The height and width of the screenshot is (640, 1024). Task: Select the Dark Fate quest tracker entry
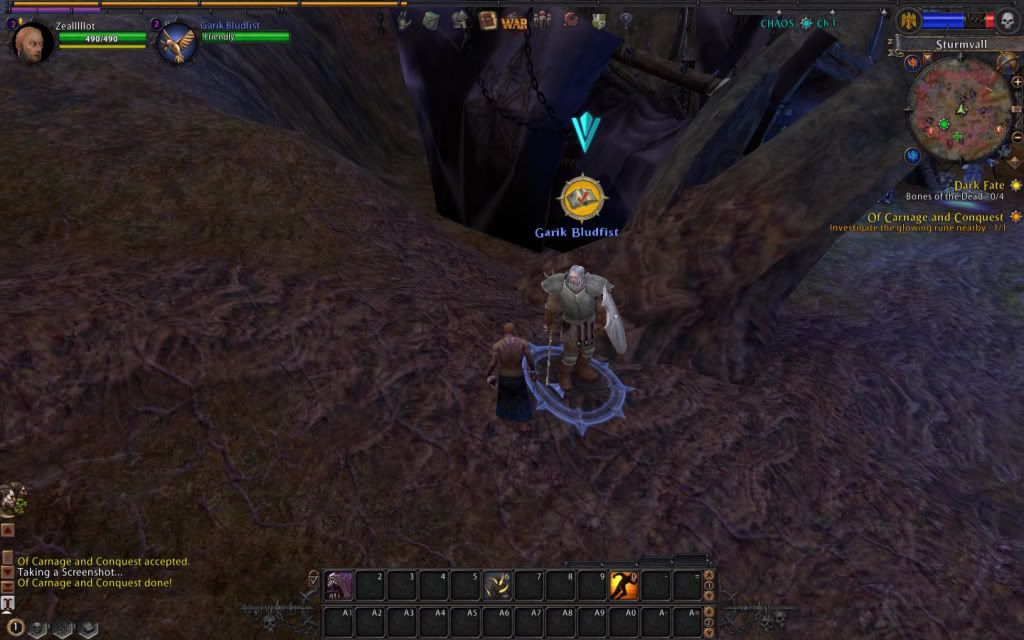pos(978,185)
